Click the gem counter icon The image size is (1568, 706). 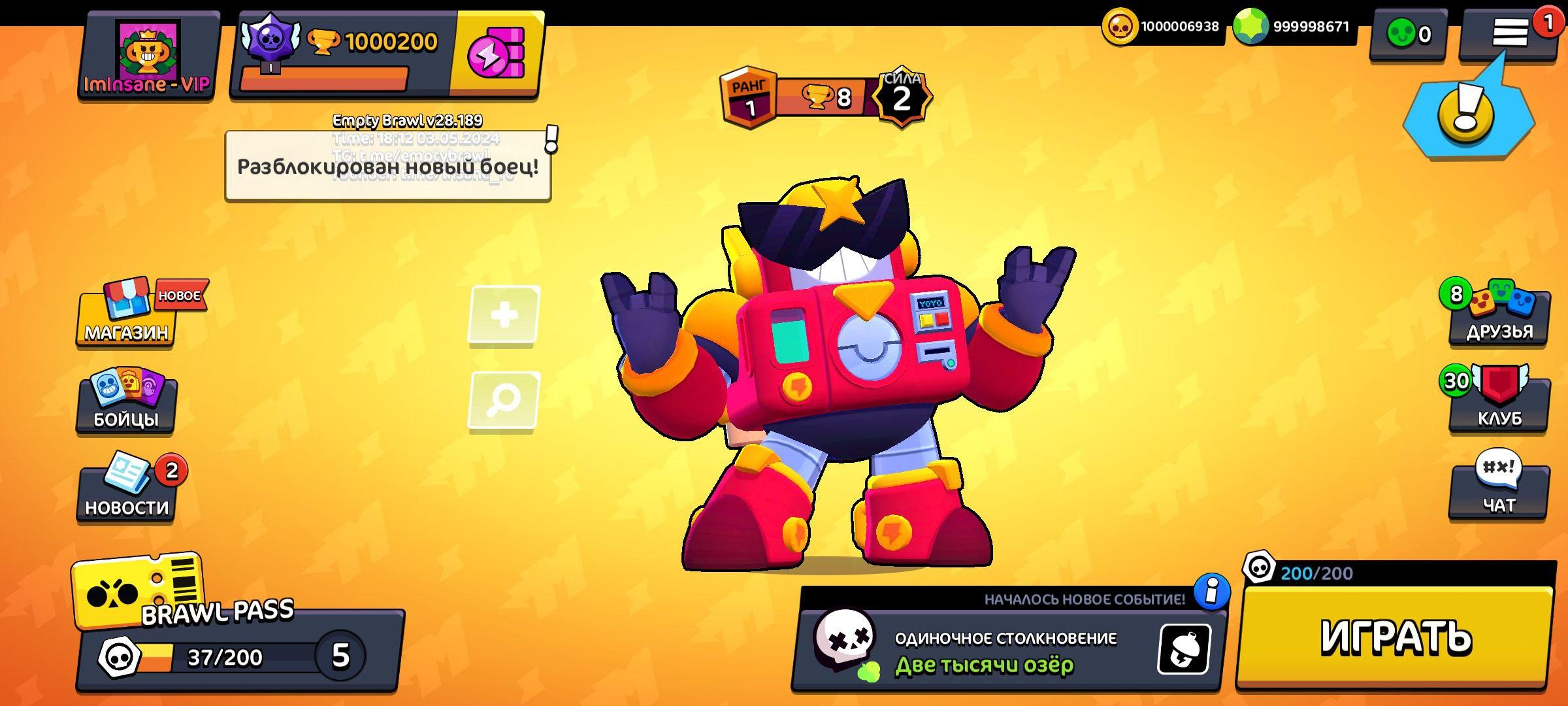pos(1243,27)
